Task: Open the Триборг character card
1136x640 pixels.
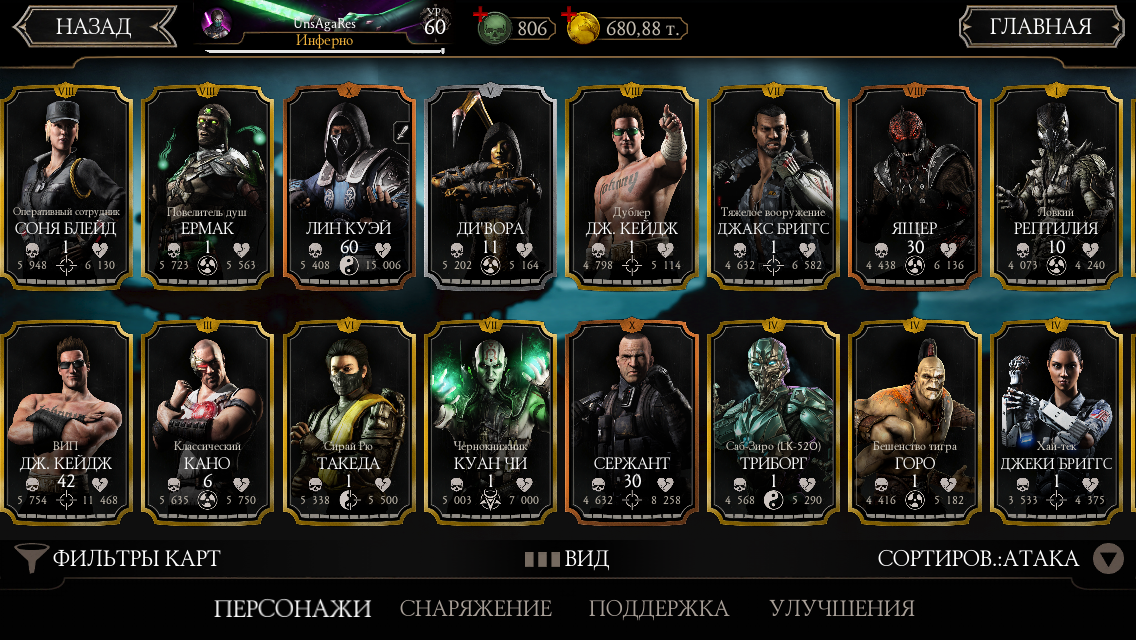Action: click(x=773, y=420)
